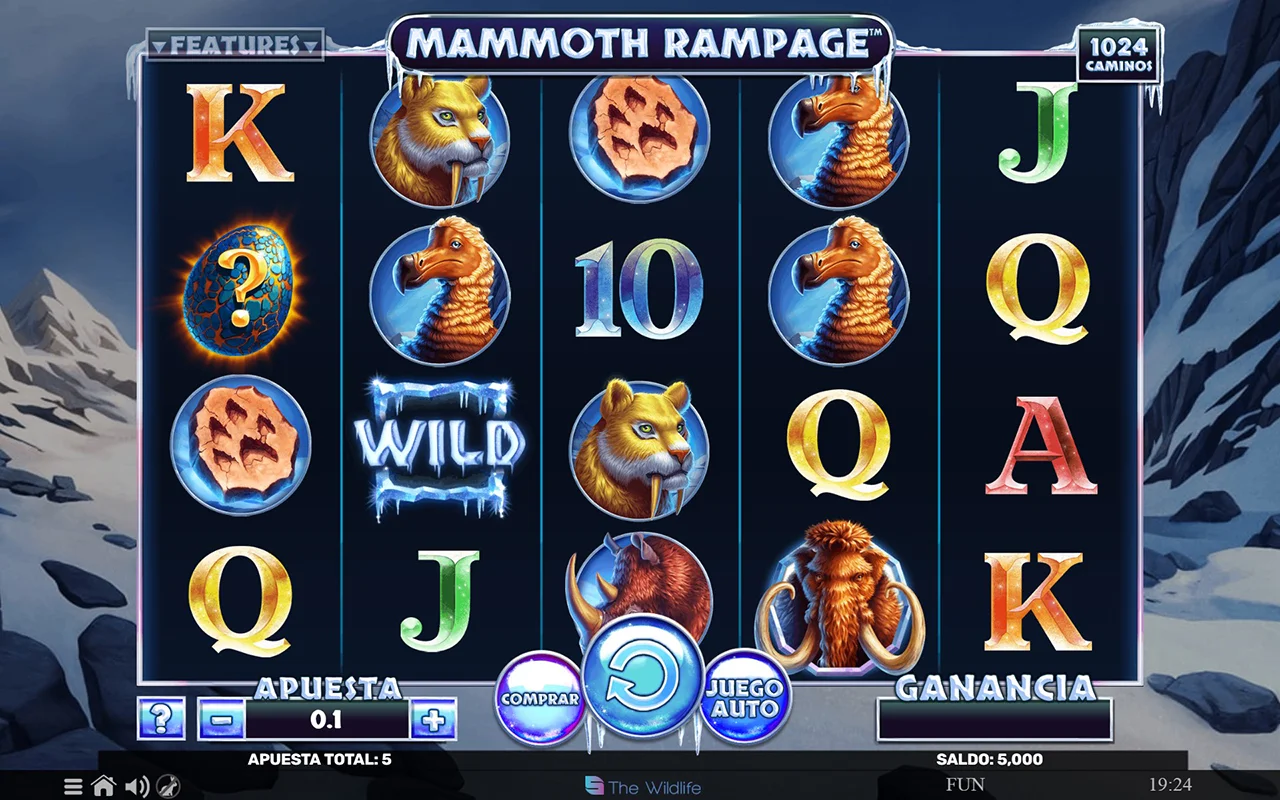Open the hamburger menu
The image size is (1280, 800).
pyautogui.click(x=73, y=786)
